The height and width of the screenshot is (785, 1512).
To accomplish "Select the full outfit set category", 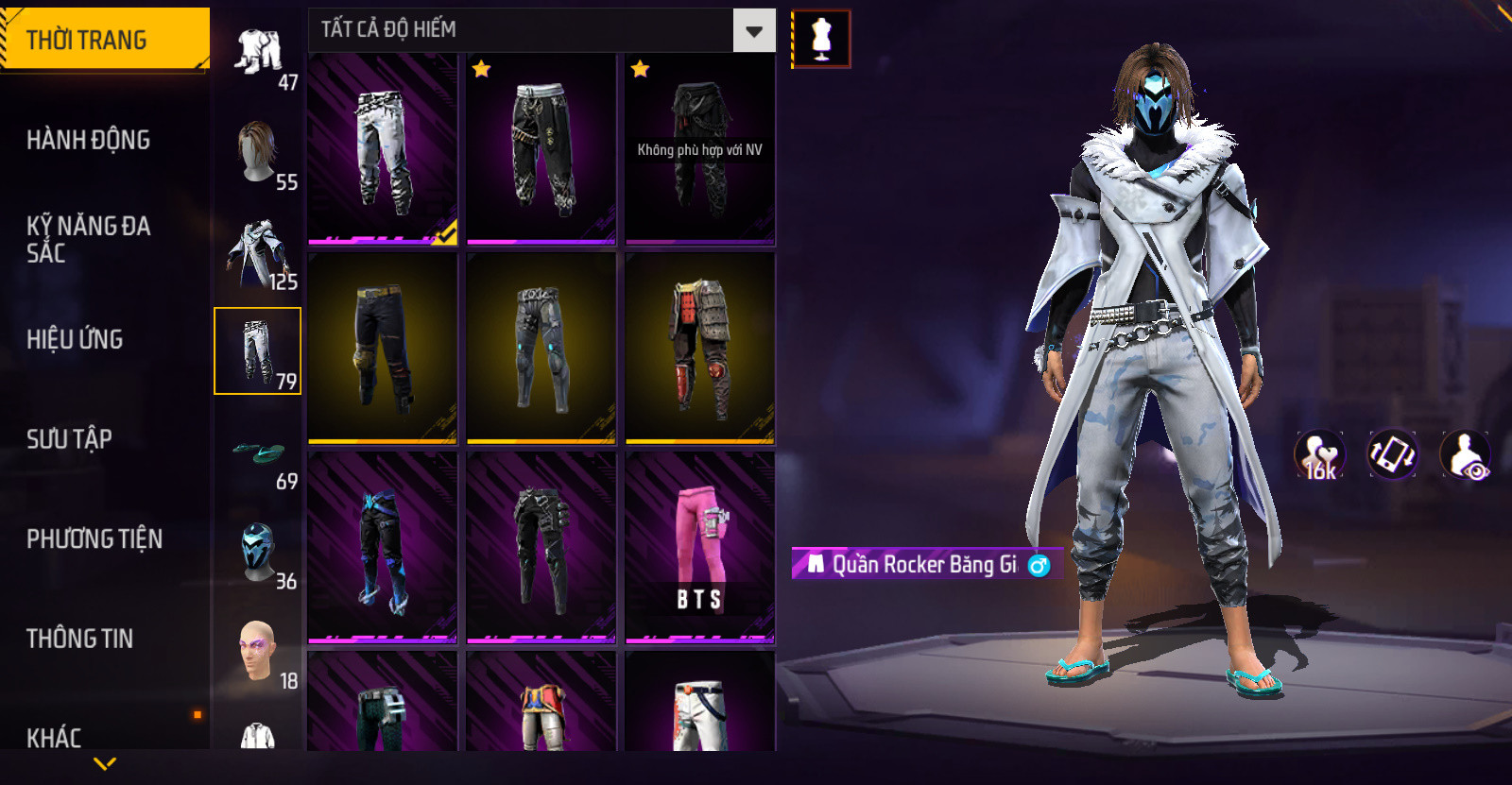I will tap(258, 55).
